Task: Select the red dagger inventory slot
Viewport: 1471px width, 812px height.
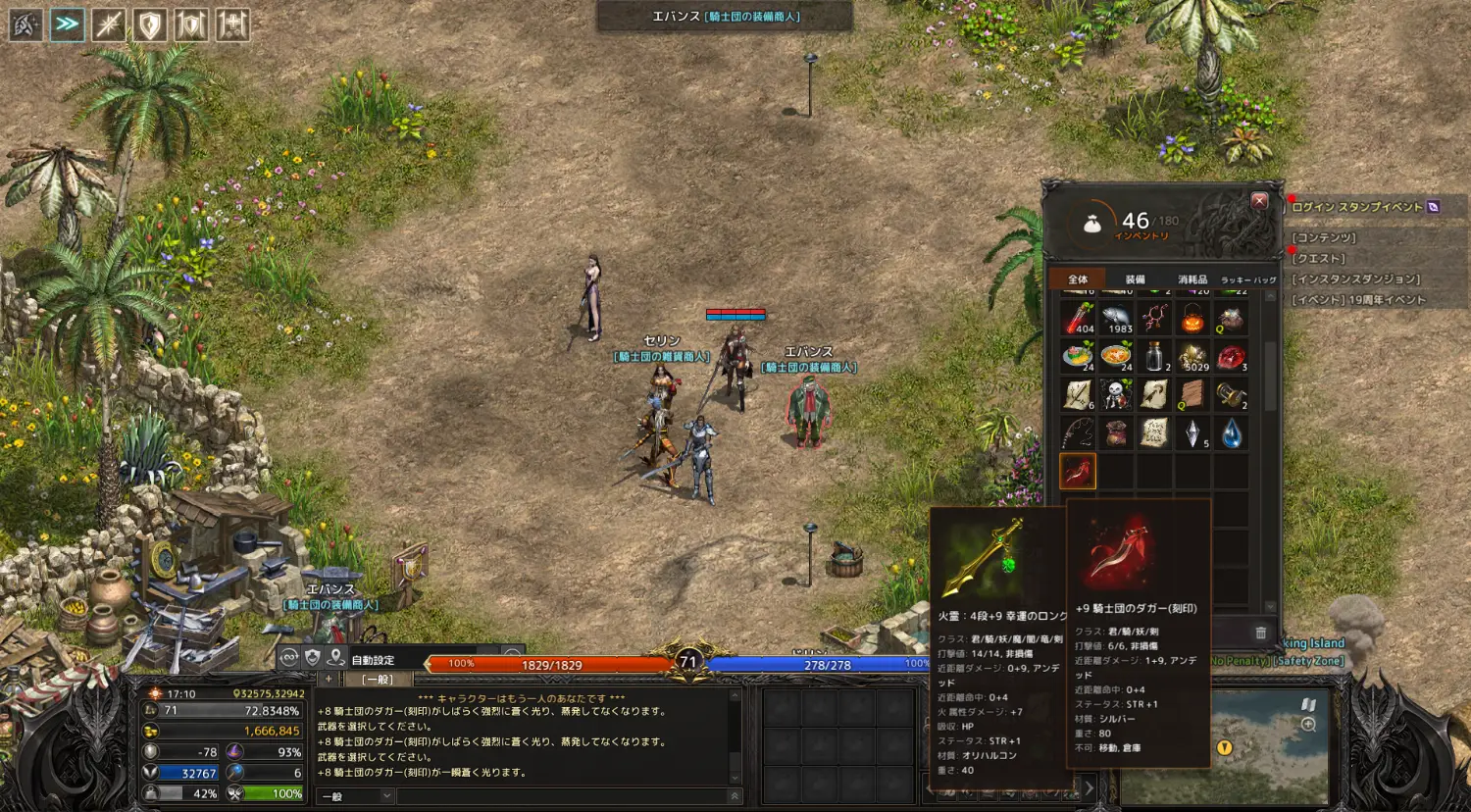Action: point(1078,472)
